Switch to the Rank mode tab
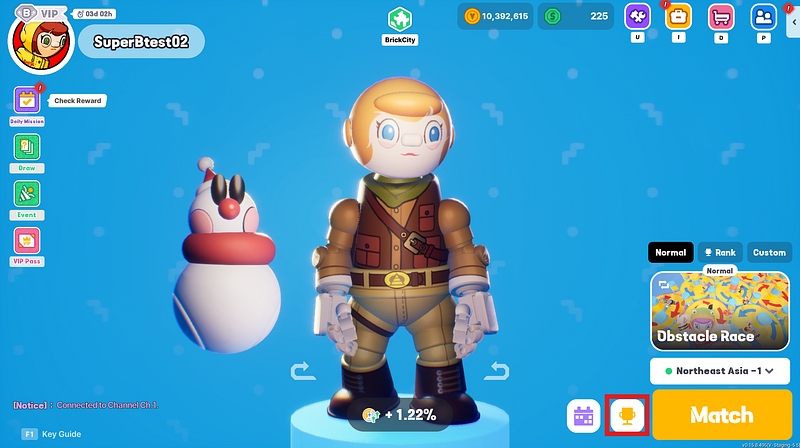Image resolution: width=800 pixels, height=448 pixels. (x=719, y=252)
